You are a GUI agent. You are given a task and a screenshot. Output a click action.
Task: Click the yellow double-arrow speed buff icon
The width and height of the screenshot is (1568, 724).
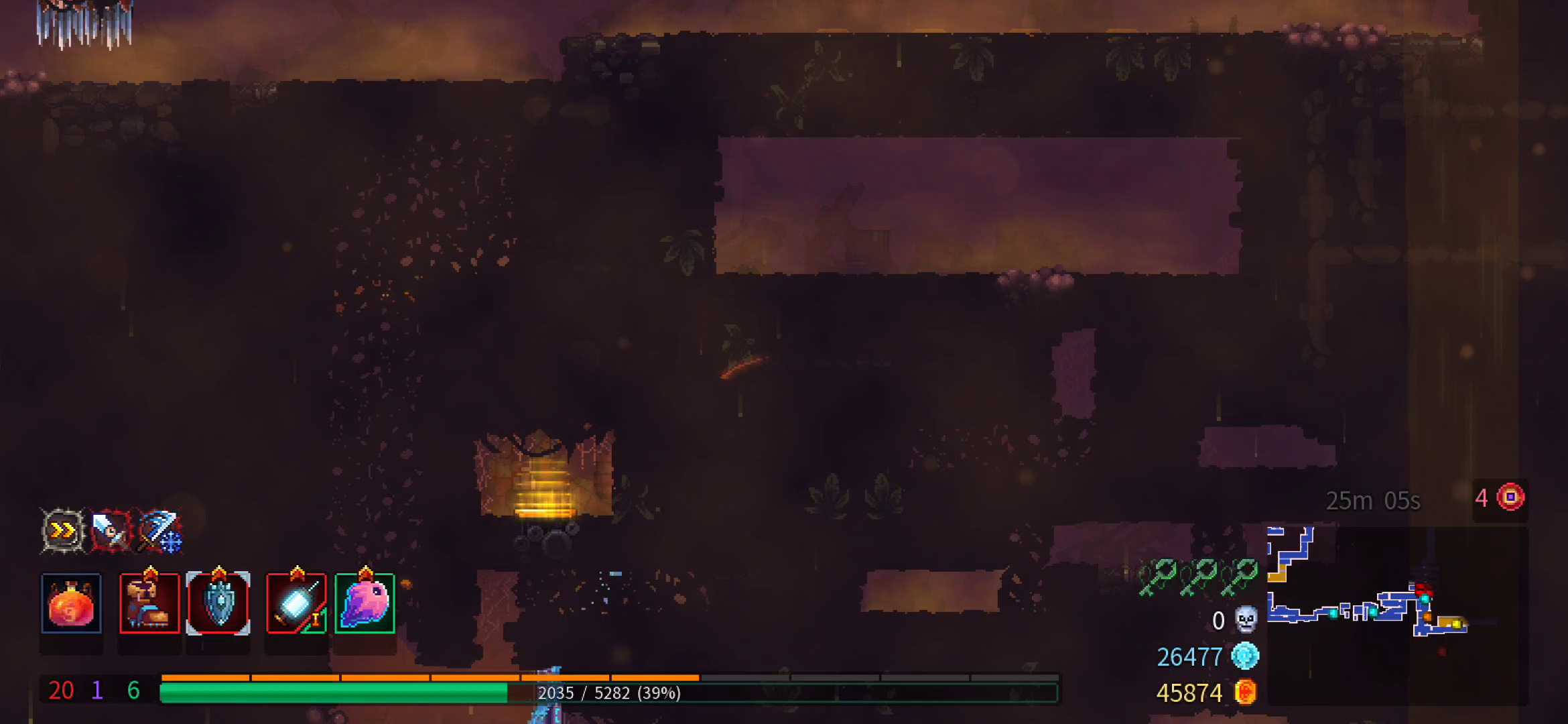click(63, 531)
